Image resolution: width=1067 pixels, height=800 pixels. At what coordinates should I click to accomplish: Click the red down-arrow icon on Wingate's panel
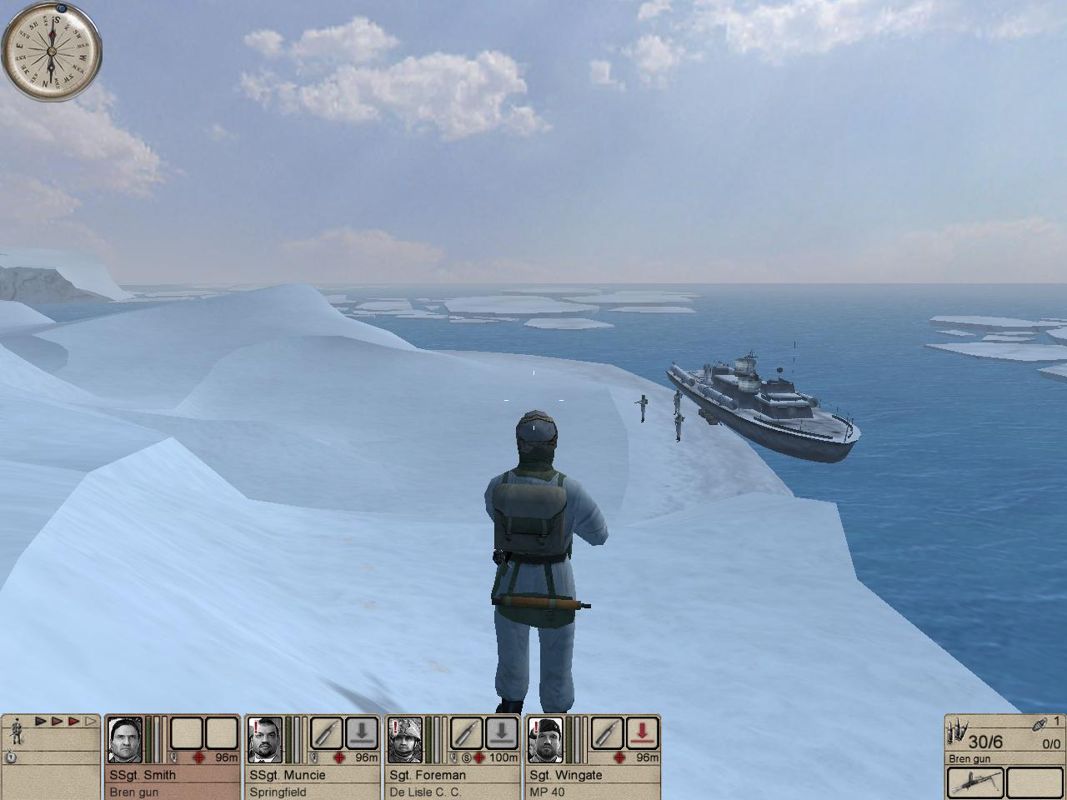[x=642, y=733]
